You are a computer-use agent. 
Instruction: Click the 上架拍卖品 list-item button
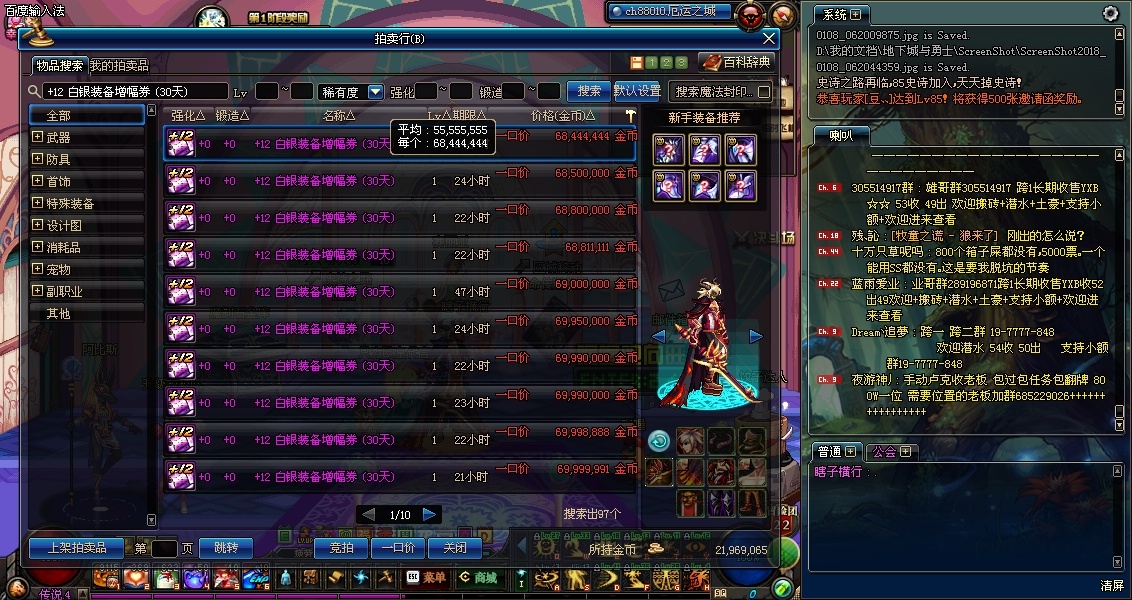[x=76, y=548]
